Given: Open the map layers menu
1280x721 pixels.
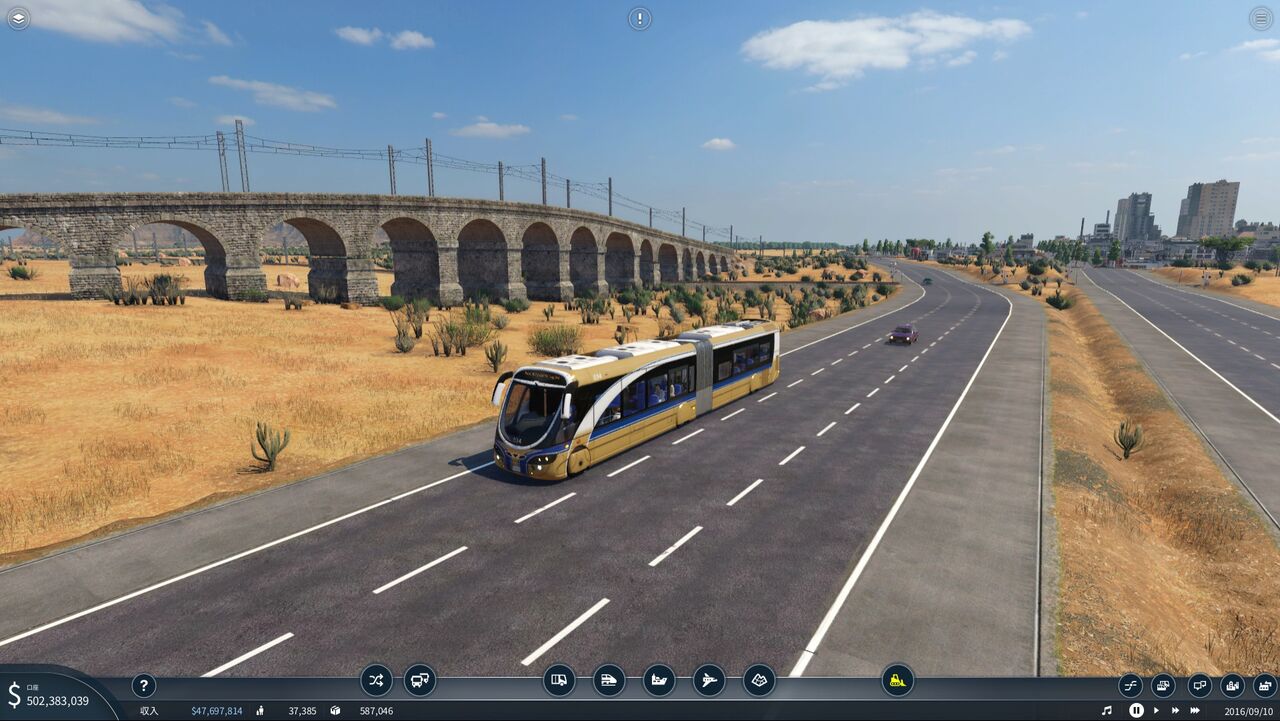Looking at the screenshot, I should 18,18.
